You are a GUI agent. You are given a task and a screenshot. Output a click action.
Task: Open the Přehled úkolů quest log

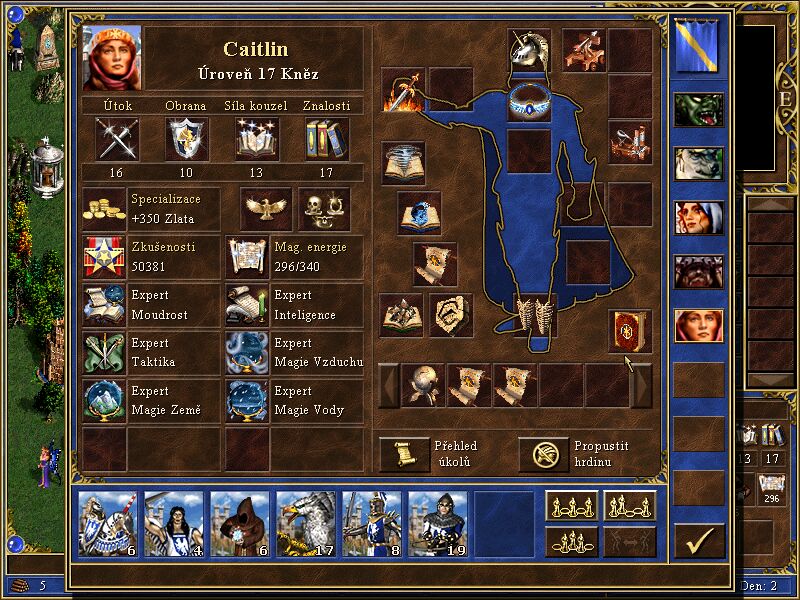click(403, 454)
